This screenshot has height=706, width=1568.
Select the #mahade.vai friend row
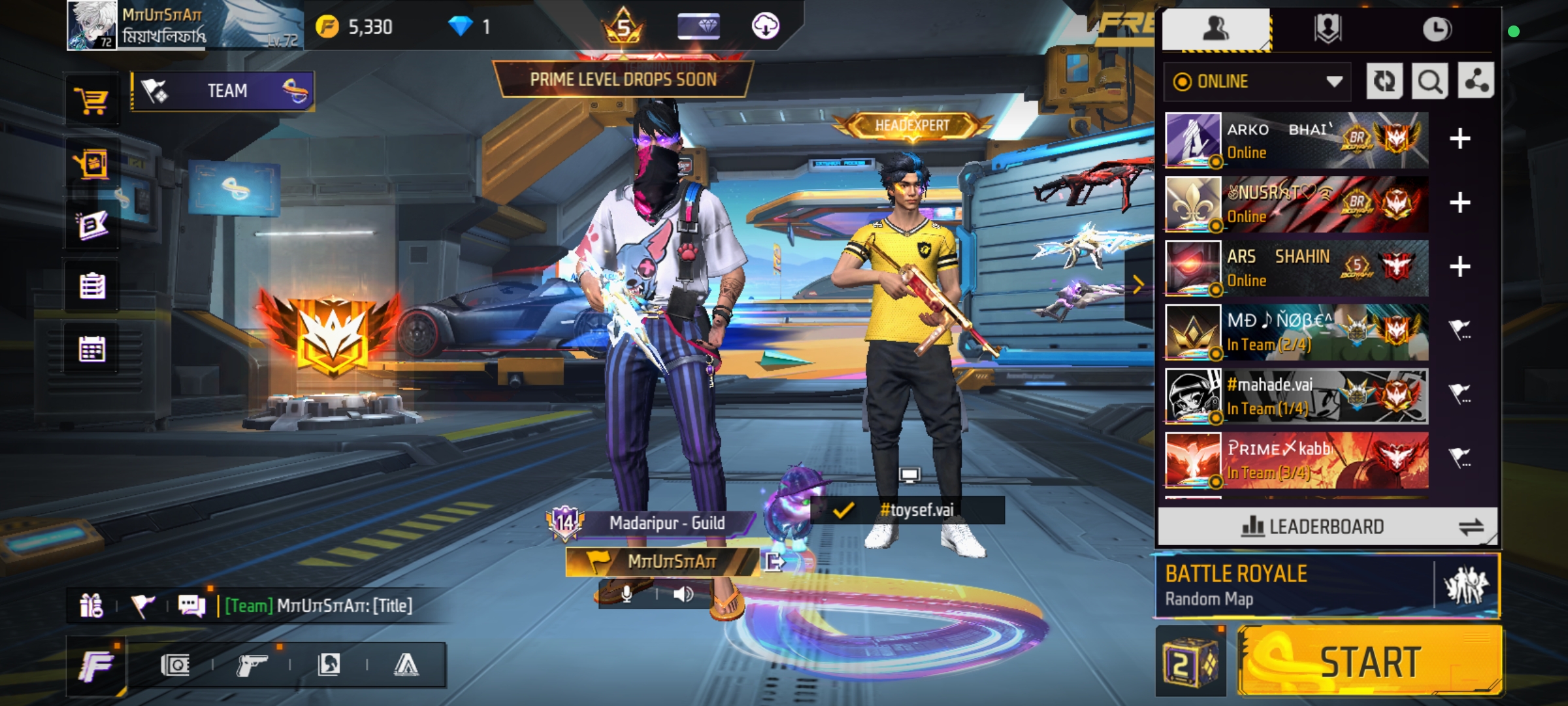point(1296,396)
